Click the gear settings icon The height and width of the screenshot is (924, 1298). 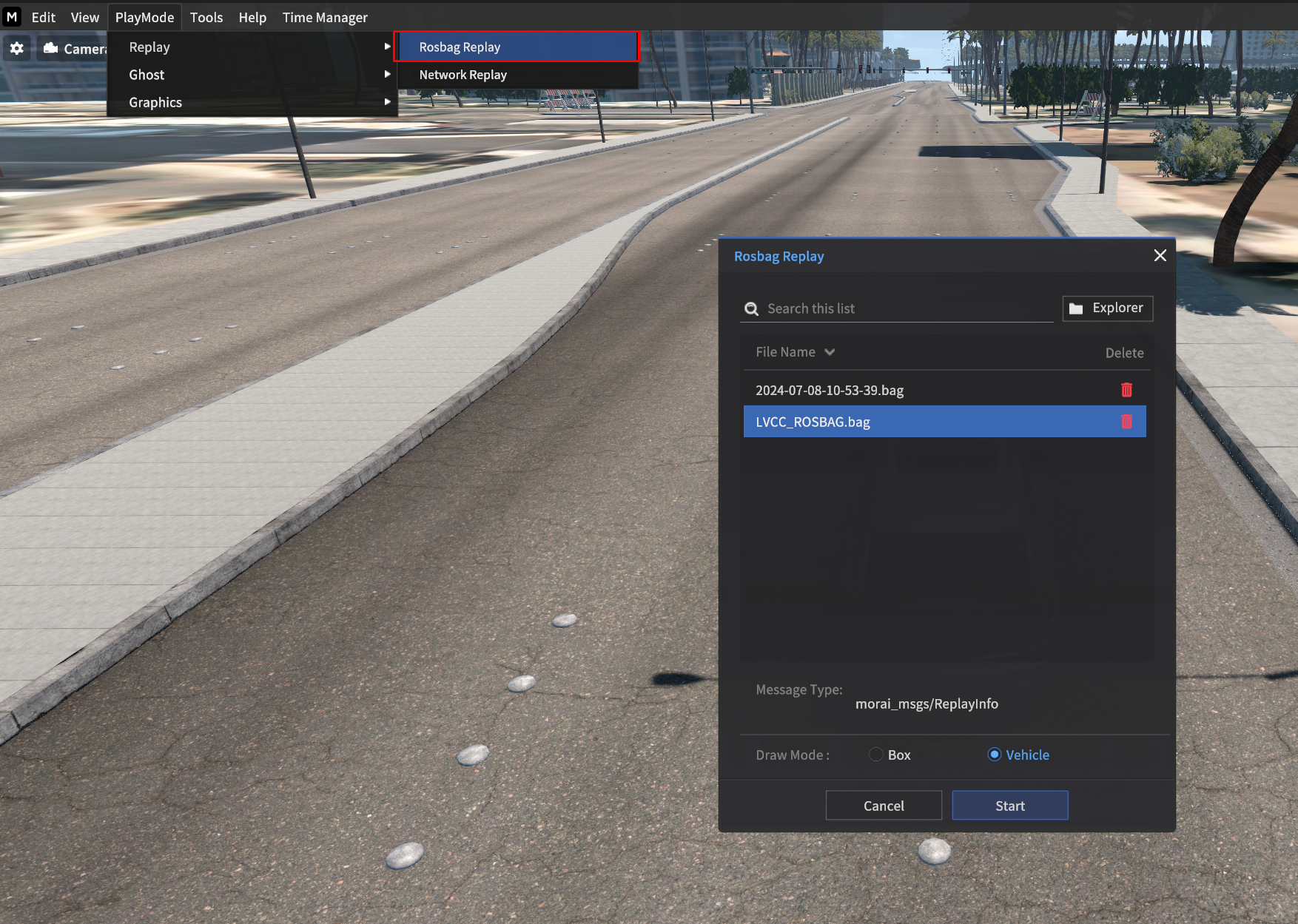[17, 49]
